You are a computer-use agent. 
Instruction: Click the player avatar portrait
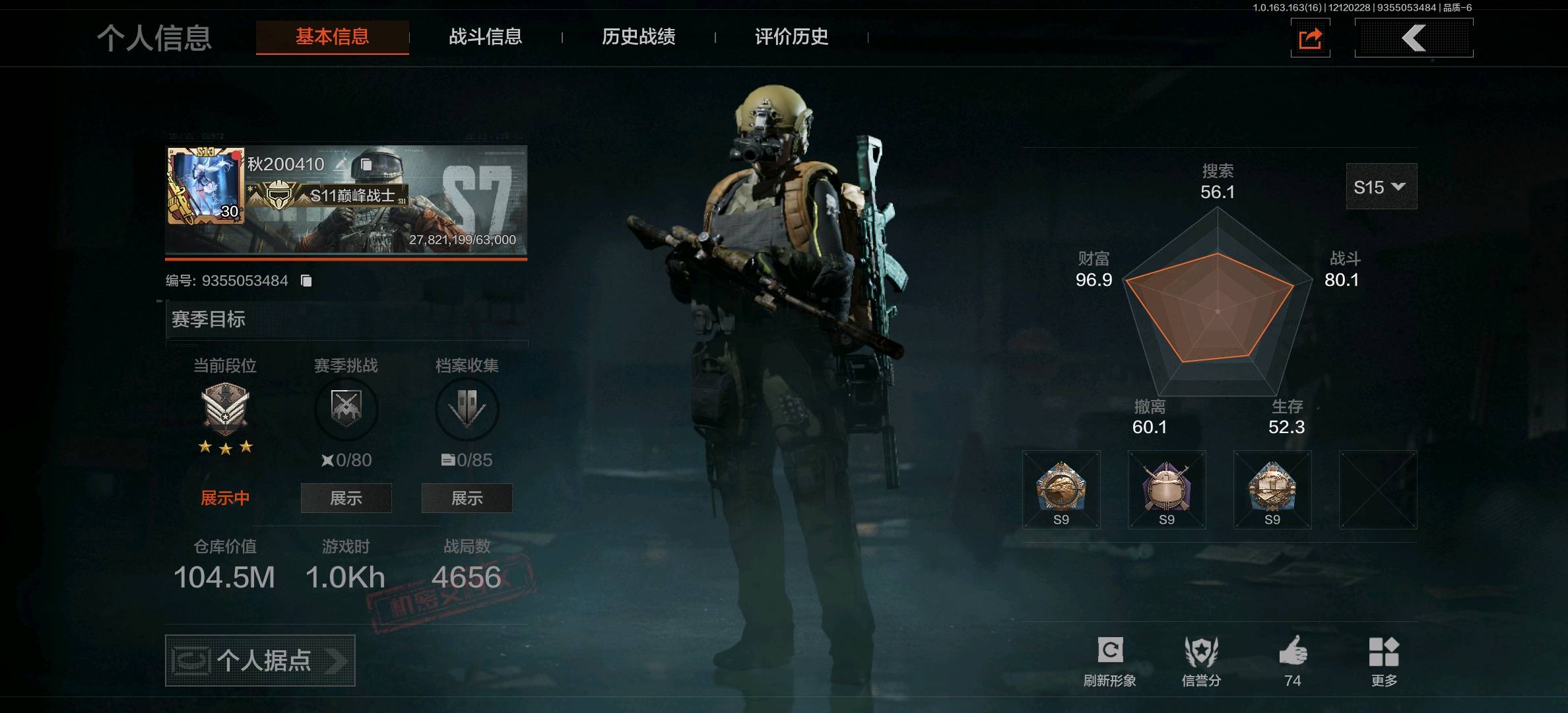click(x=205, y=186)
